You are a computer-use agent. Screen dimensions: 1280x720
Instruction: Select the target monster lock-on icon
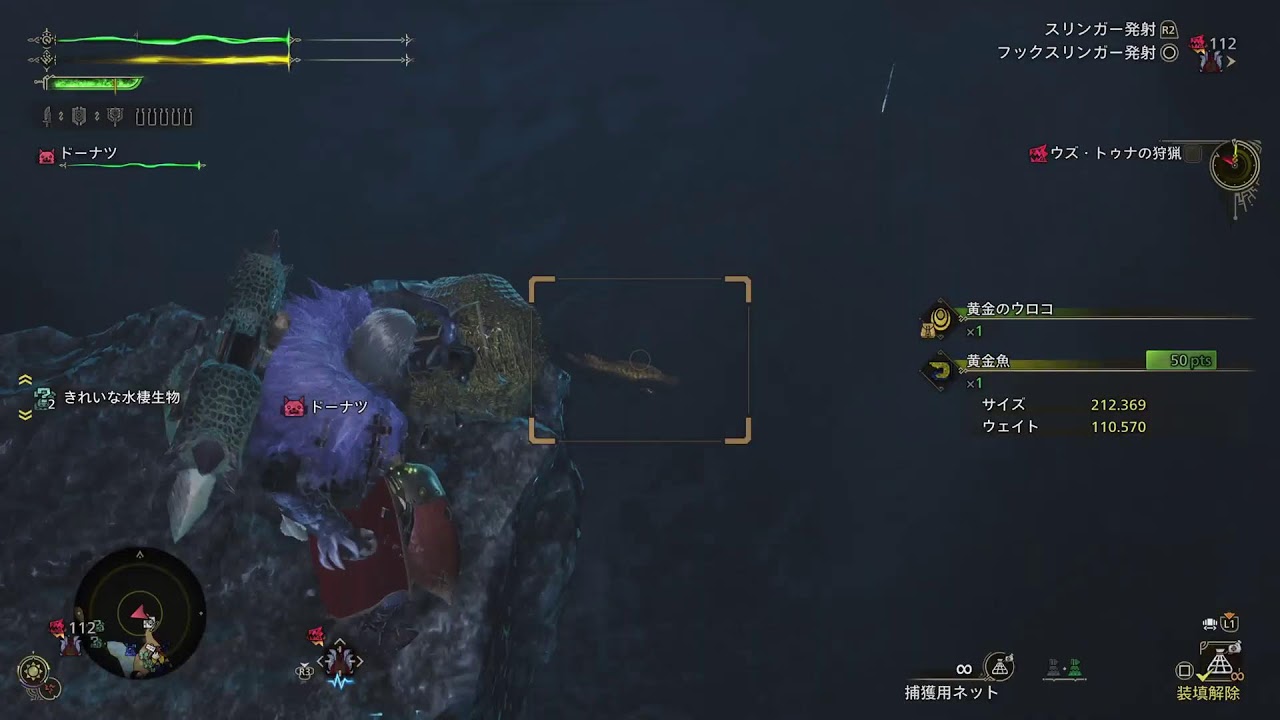[339, 660]
